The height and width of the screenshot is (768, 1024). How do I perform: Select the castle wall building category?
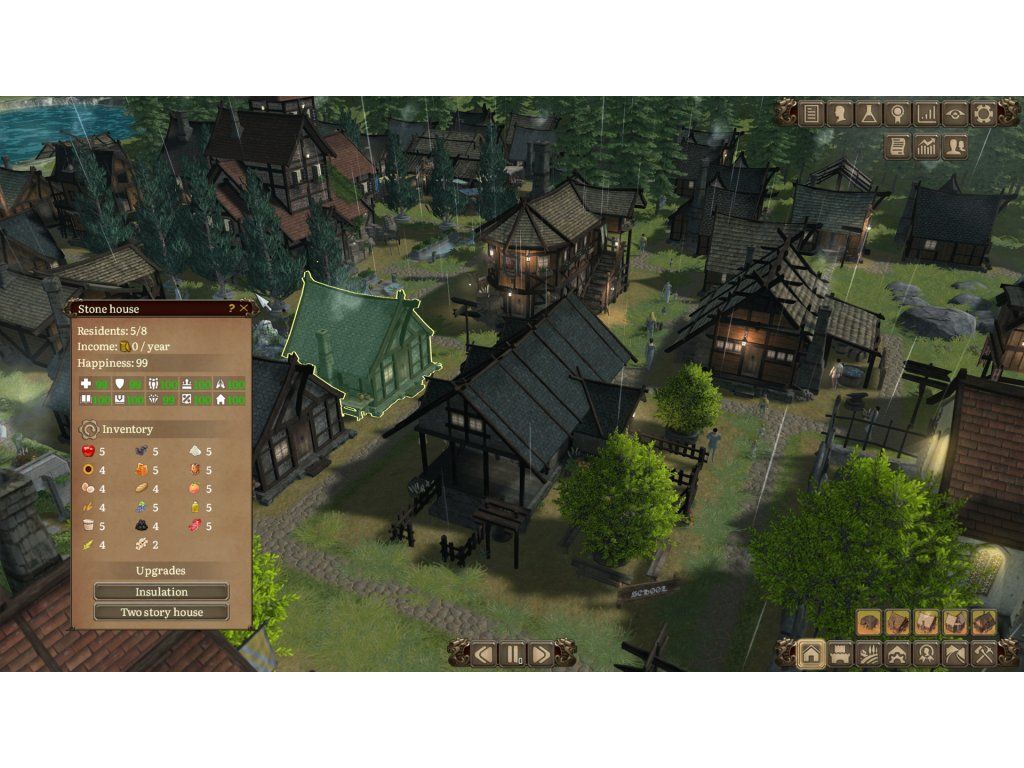click(840, 654)
